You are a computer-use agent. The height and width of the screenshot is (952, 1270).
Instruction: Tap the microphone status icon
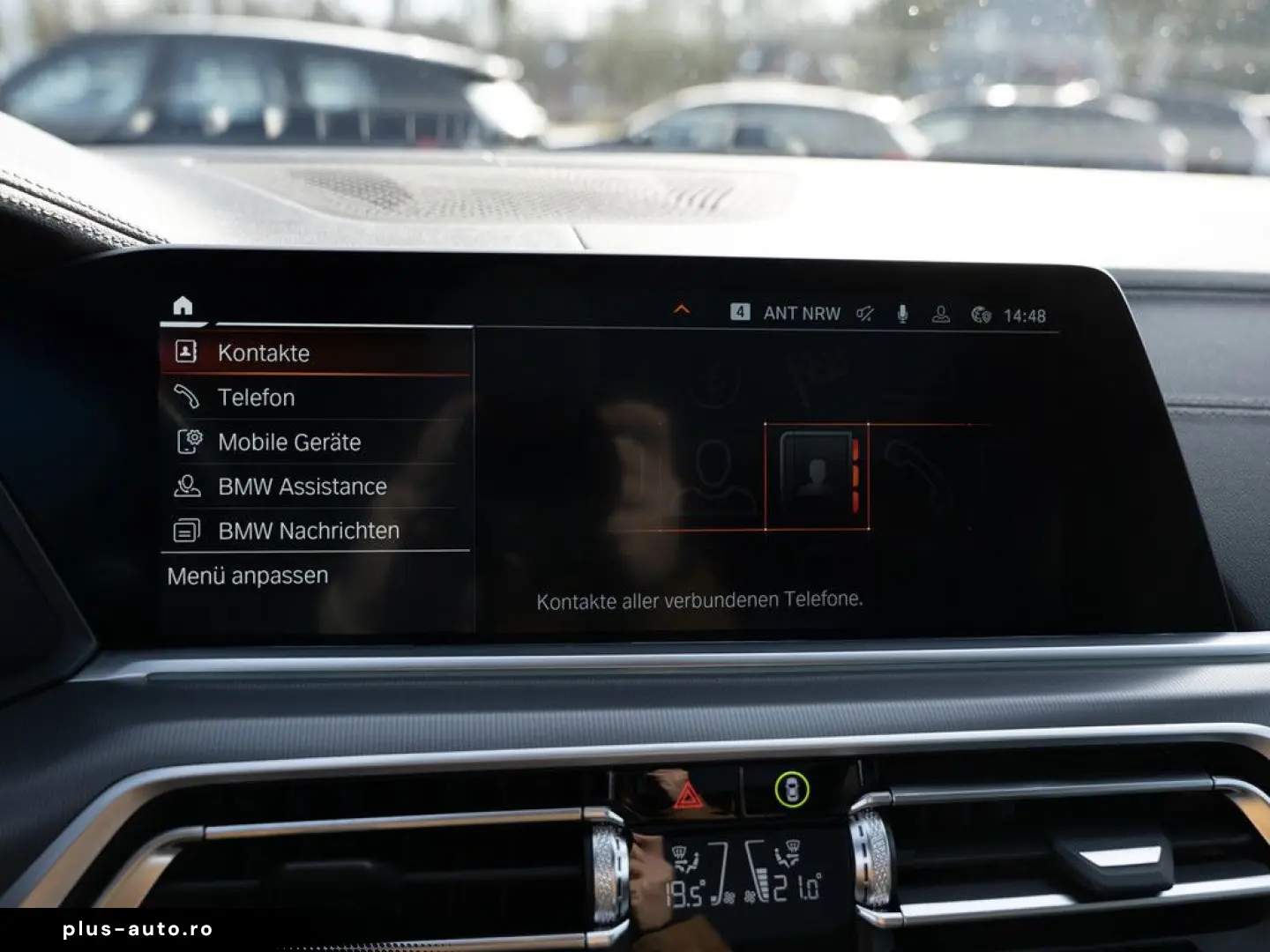tap(902, 314)
